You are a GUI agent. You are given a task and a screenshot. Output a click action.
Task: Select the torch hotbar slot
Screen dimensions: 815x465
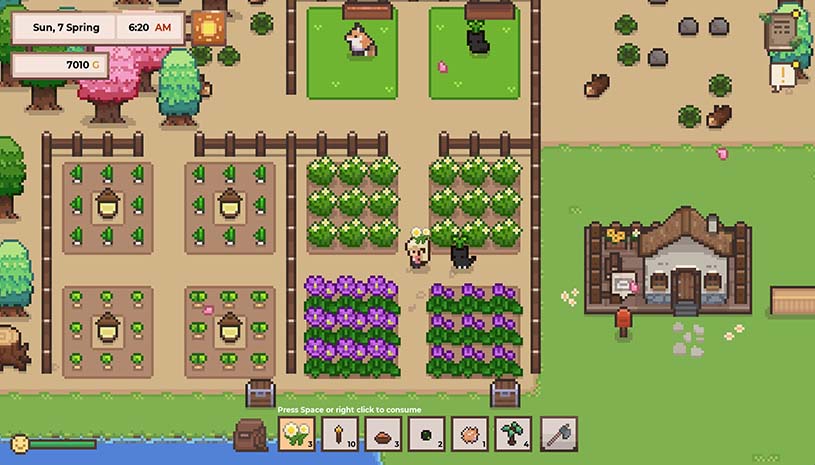coord(341,434)
